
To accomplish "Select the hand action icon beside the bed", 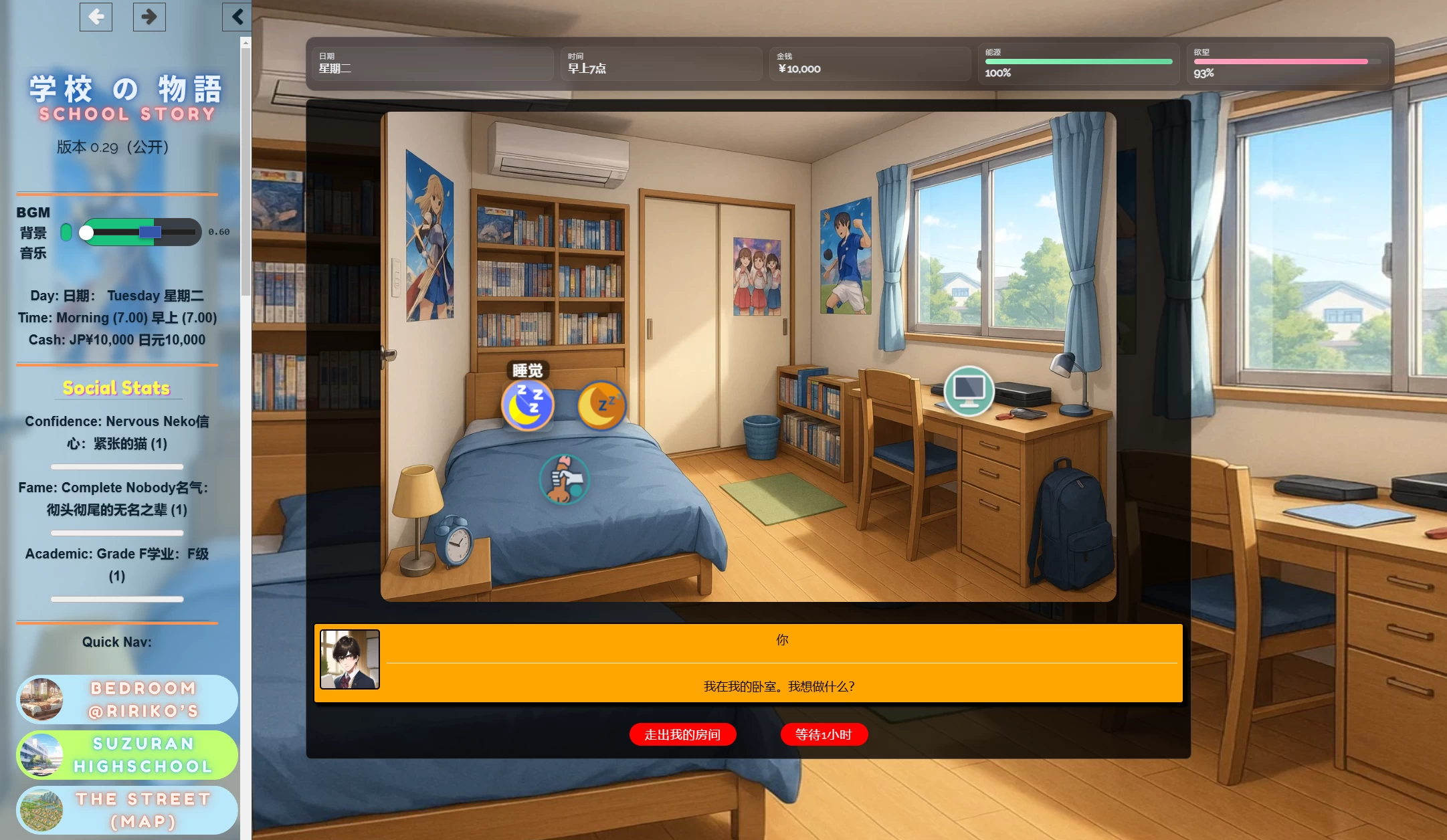I will (x=564, y=479).
